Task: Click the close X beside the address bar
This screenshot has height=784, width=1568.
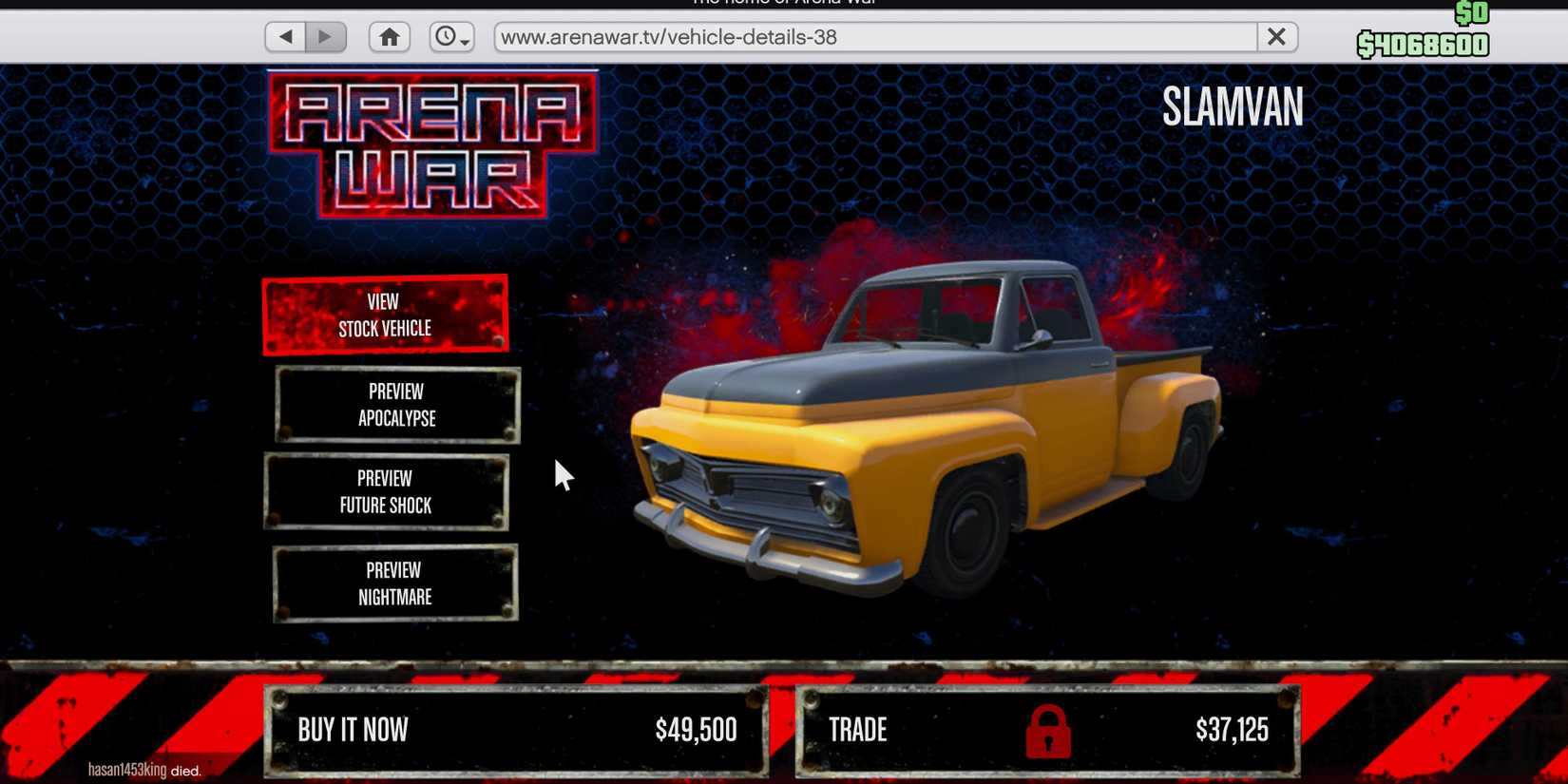Action: coord(1276,36)
